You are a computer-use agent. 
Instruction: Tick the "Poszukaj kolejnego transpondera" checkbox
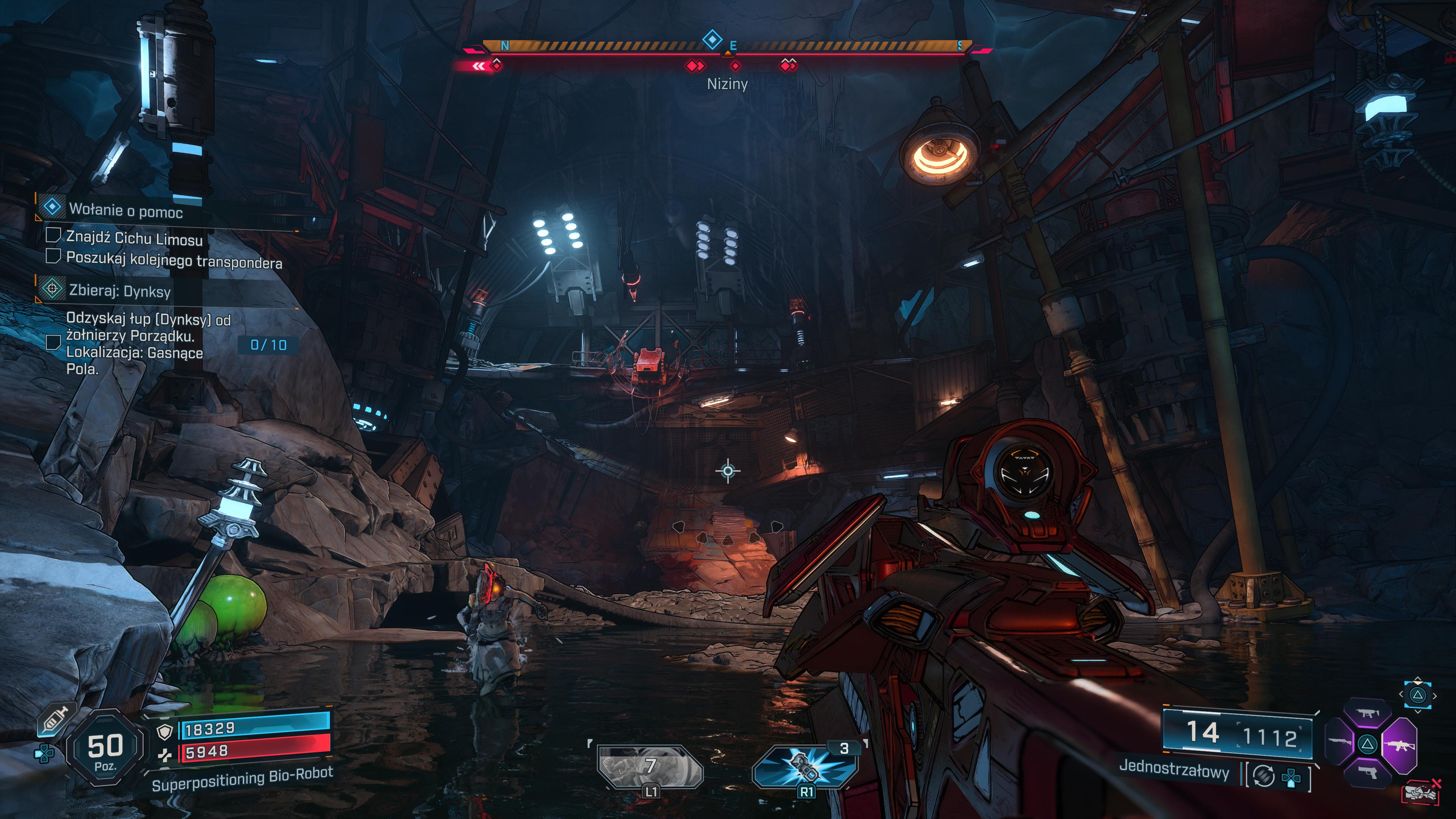[53, 256]
